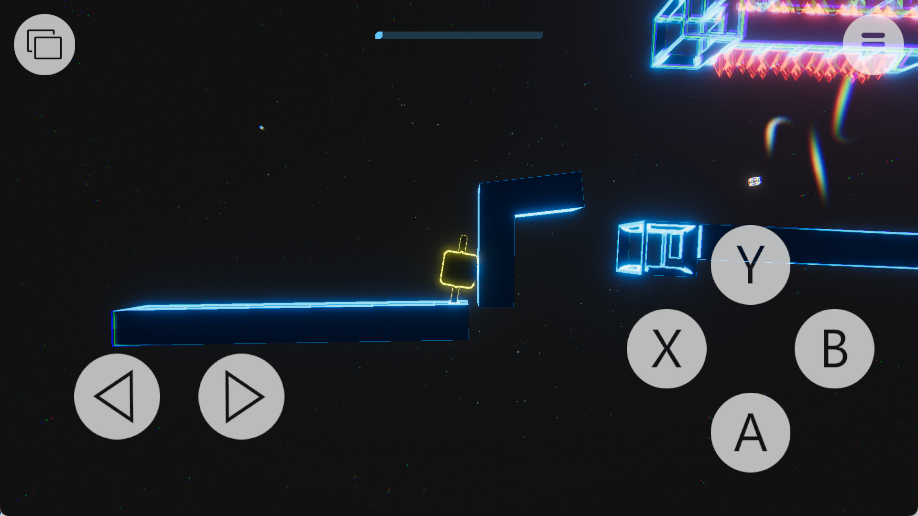Tap the B action button
The width and height of the screenshot is (918, 516).
[x=834, y=349]
